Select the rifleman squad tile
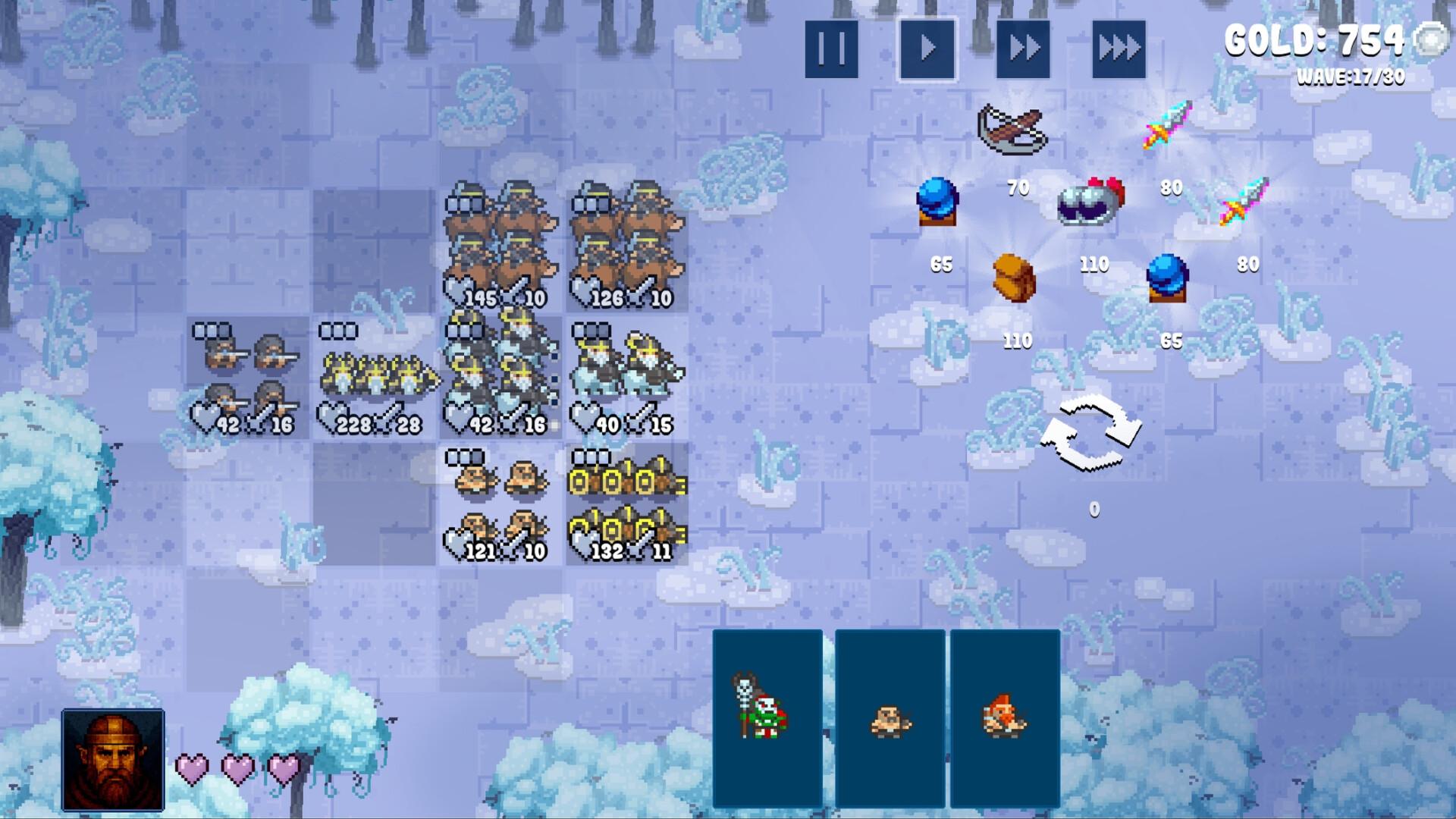Image resolution: width=1456 pixels, height=819 pixels. (x=247, y=377)
